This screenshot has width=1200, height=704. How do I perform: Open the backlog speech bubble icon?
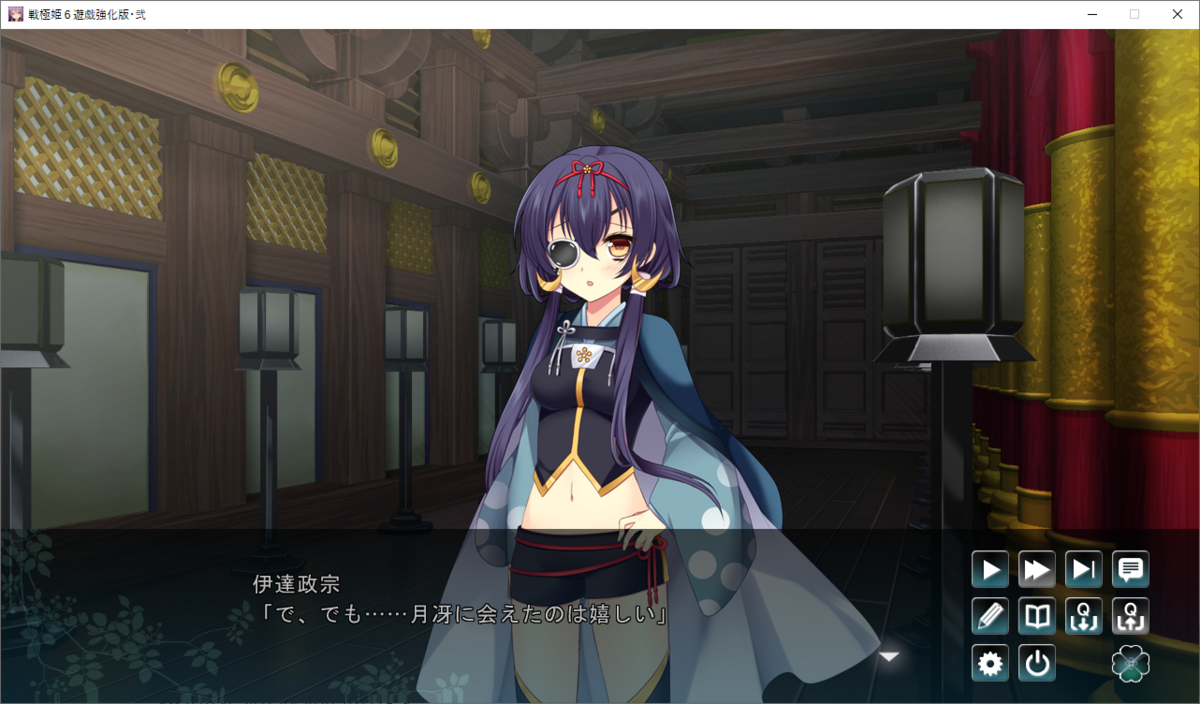(1131, 570)
